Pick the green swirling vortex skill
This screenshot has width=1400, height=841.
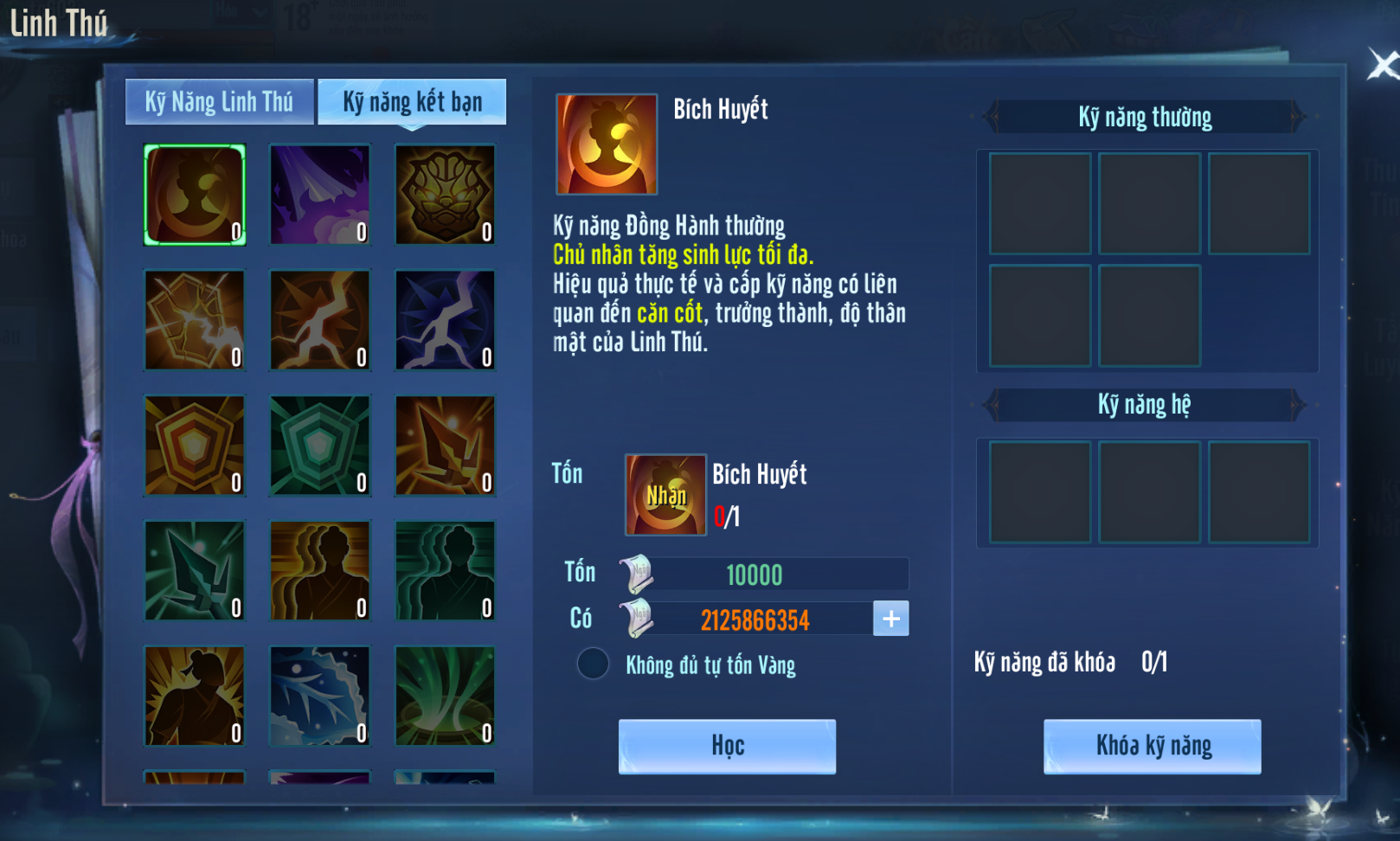pos(445,696)
